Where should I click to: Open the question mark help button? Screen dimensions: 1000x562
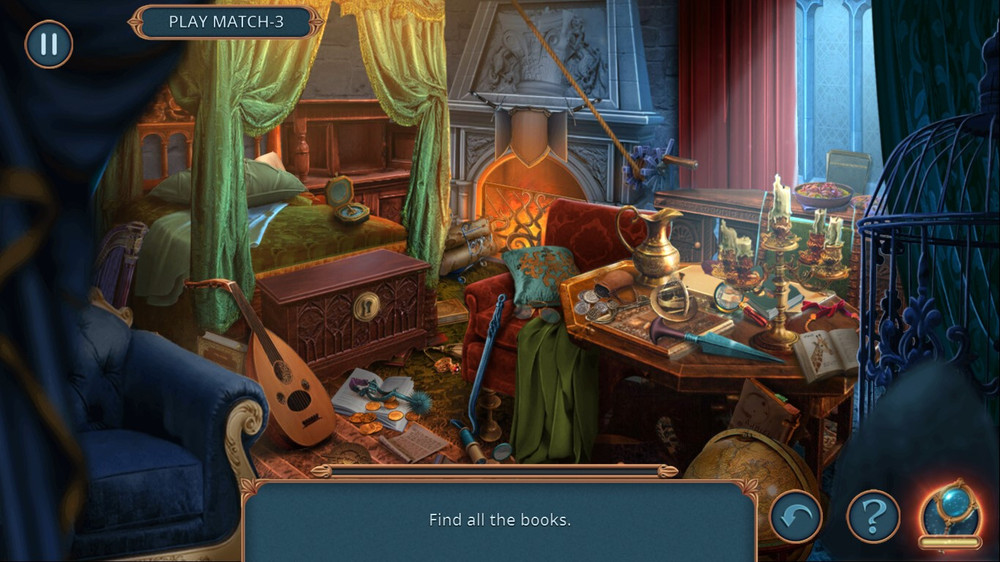[873, 517]
